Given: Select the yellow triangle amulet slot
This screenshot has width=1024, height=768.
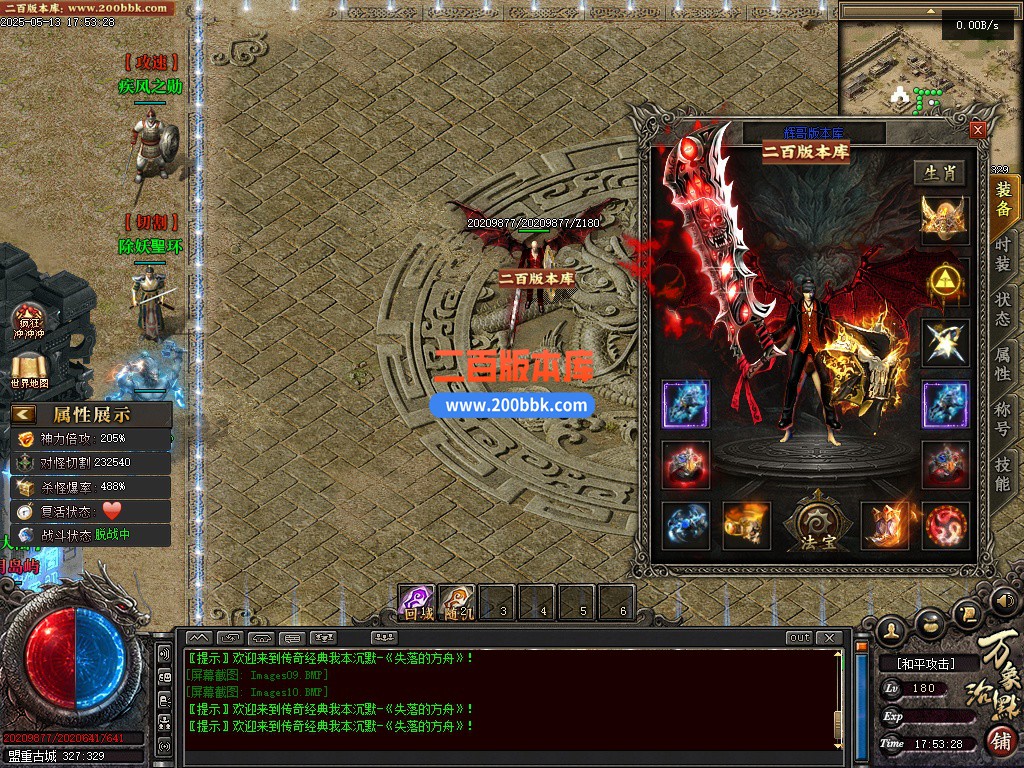Looking at the screenshot, I should pos(945,282).
